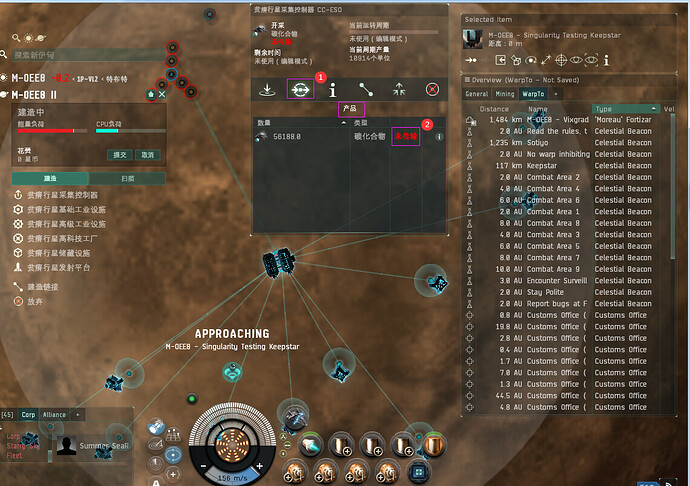Switch to the Mining overview tab
The height and width of the screenshot is (486, 690).
pyautogui.click(x=504, y=94)
